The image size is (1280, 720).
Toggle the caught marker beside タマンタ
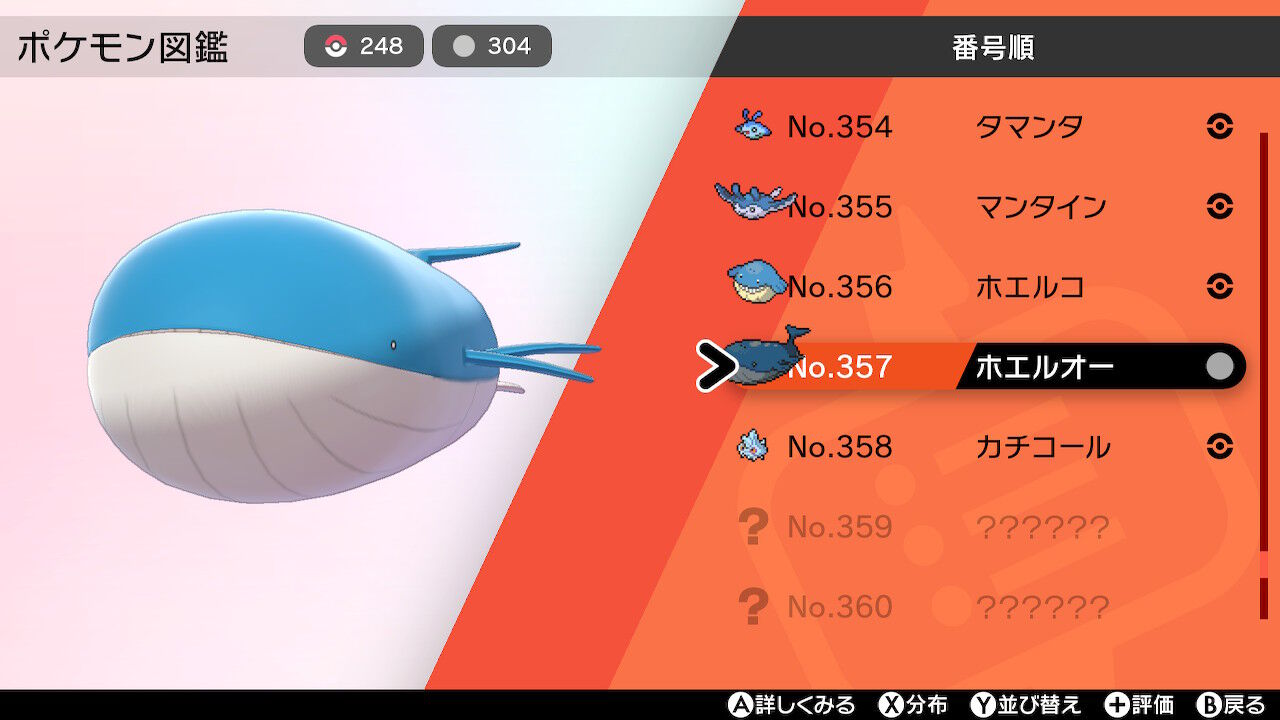click(x=1221, y=126)
